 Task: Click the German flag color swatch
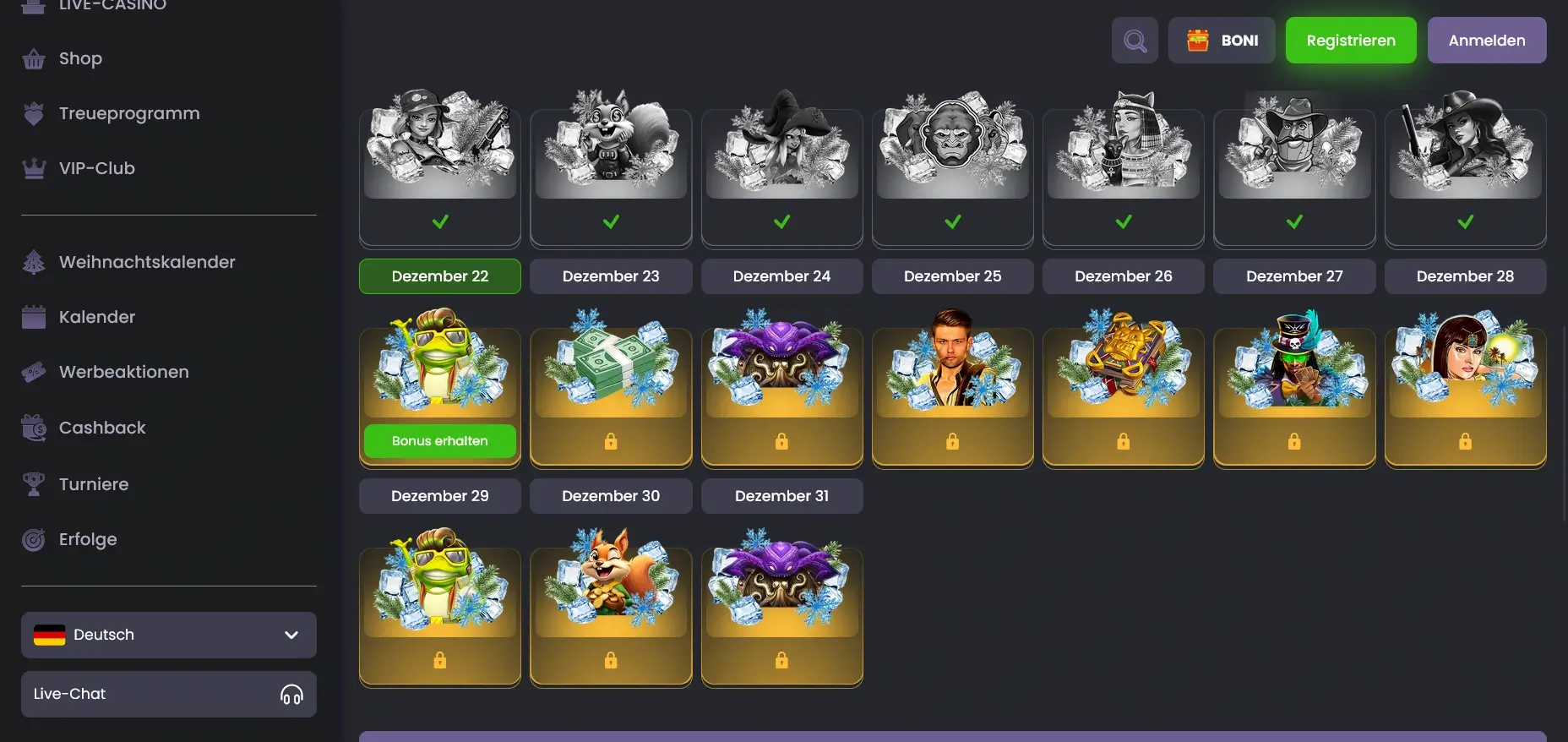(49, 635)
